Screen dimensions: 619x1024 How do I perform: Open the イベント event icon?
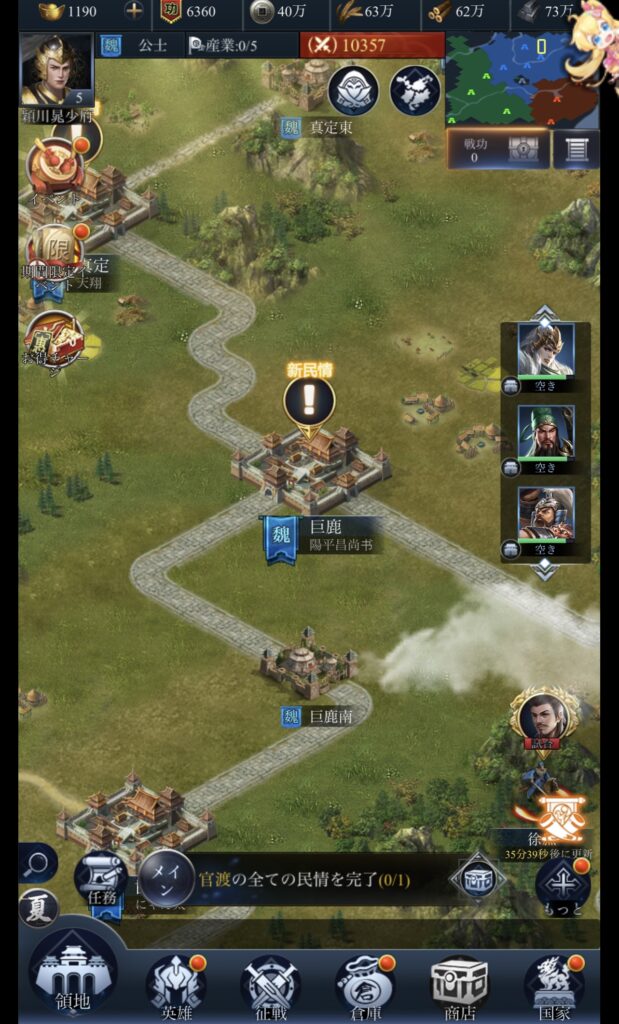(56, 166)
